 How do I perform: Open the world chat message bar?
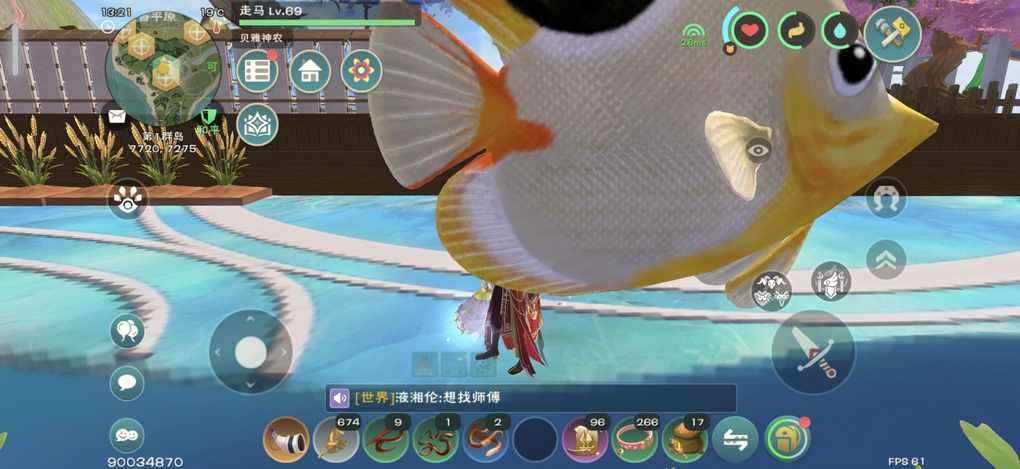[530, 398]
